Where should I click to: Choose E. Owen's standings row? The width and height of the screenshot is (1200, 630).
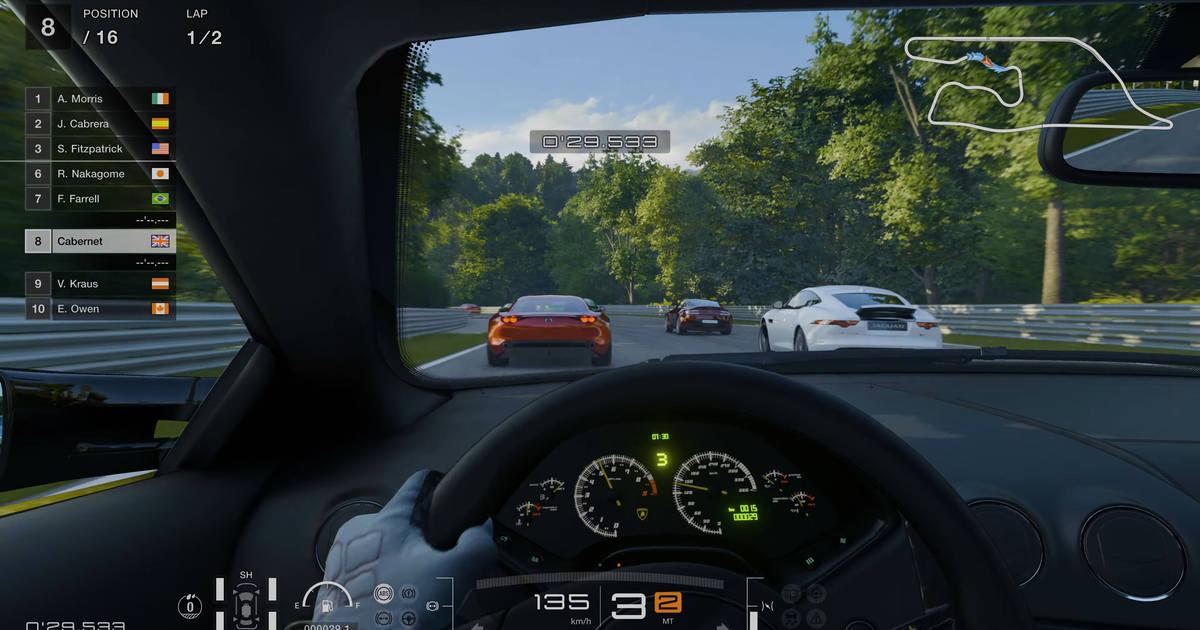(x=100, y=309)
